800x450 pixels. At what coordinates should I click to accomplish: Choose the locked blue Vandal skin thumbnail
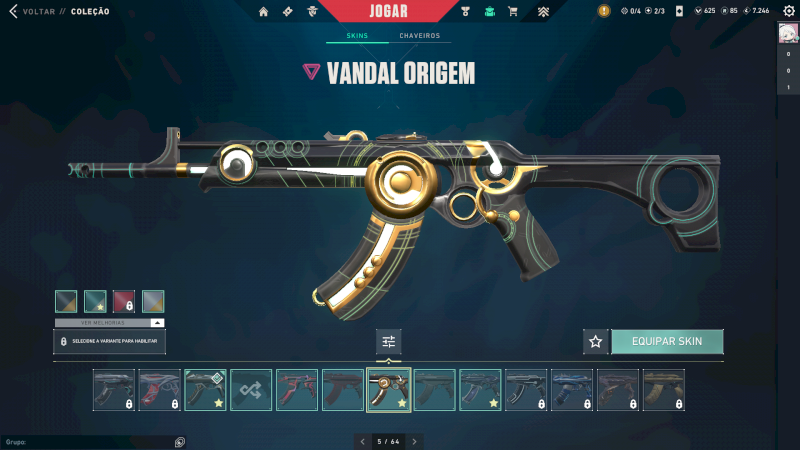coord(571,390)
